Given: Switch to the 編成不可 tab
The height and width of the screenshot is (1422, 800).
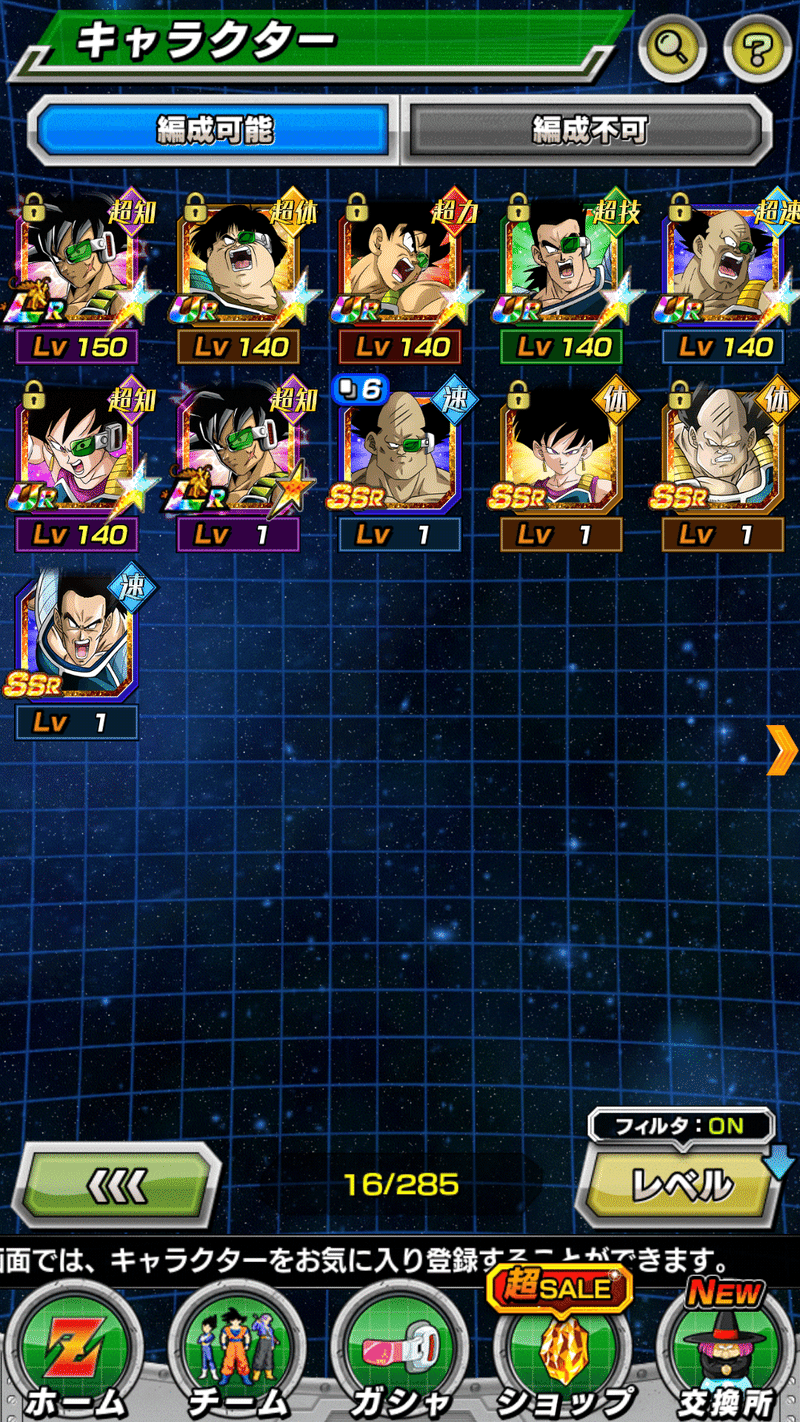Looking at the screenshot, I should 588,129.
